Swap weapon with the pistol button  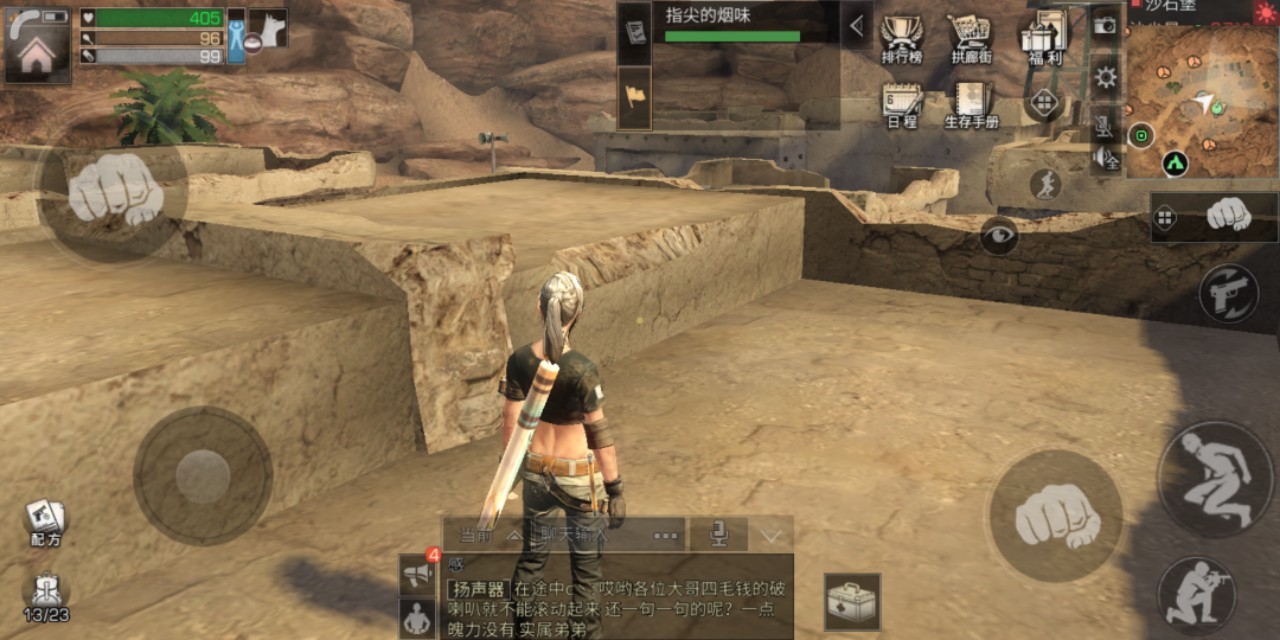[x=1229, y=293]
